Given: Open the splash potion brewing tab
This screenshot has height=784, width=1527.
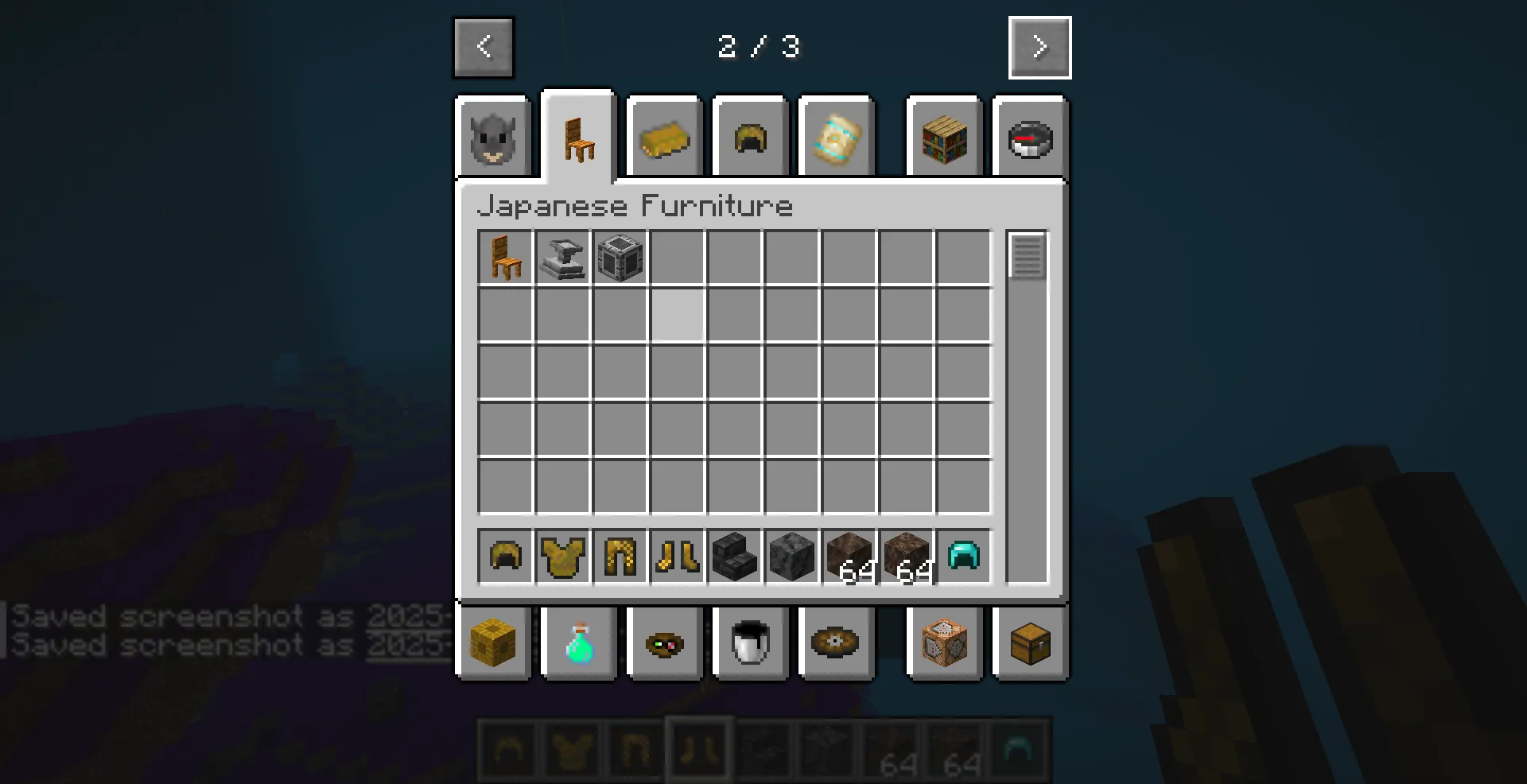Looking at the screenshot, I should (578, 643).
